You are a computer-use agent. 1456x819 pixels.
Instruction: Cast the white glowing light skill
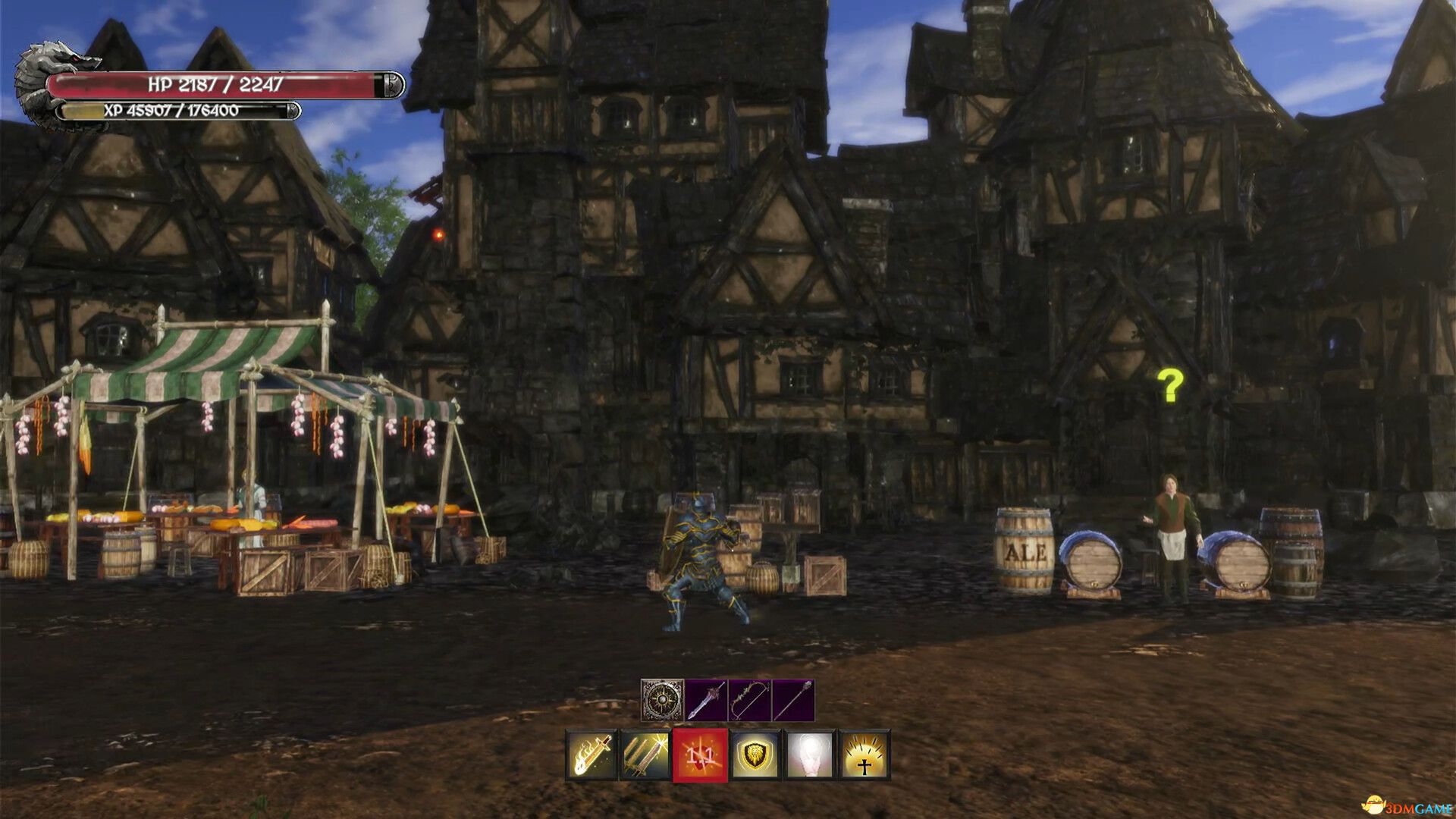click(x=809, y=755)
